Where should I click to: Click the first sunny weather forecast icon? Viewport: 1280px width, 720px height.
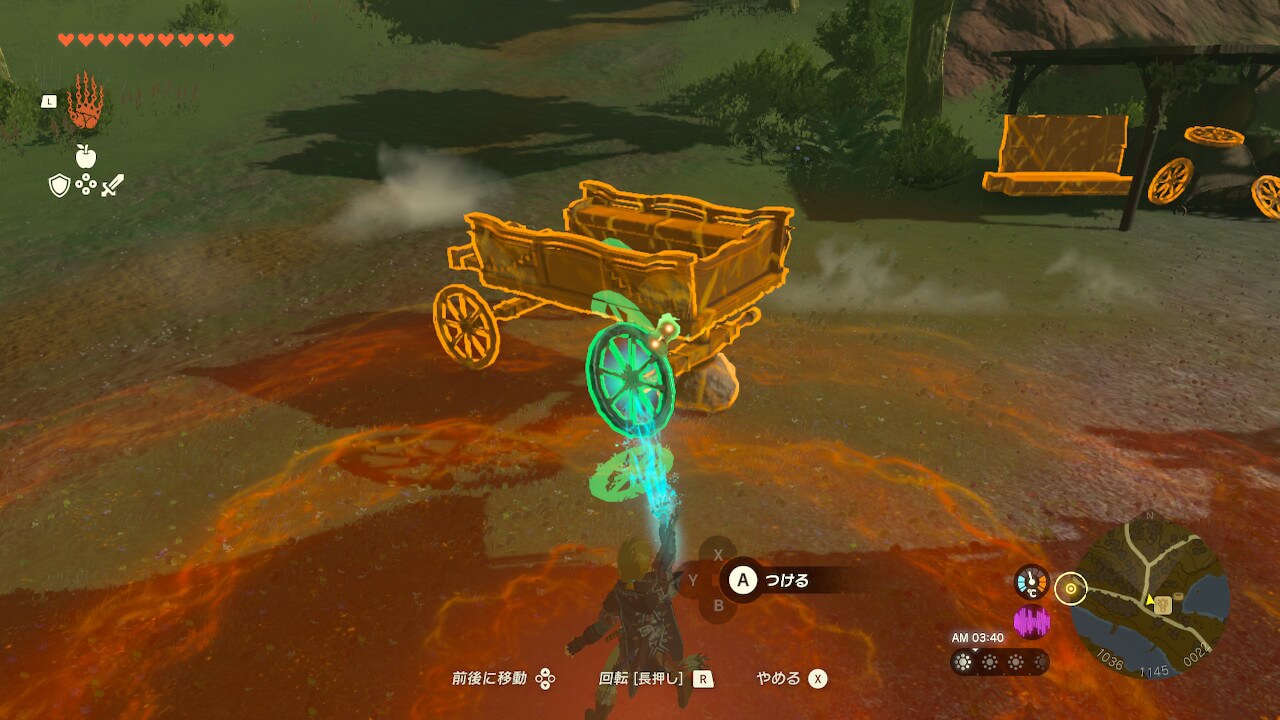[x=964, y=662]
